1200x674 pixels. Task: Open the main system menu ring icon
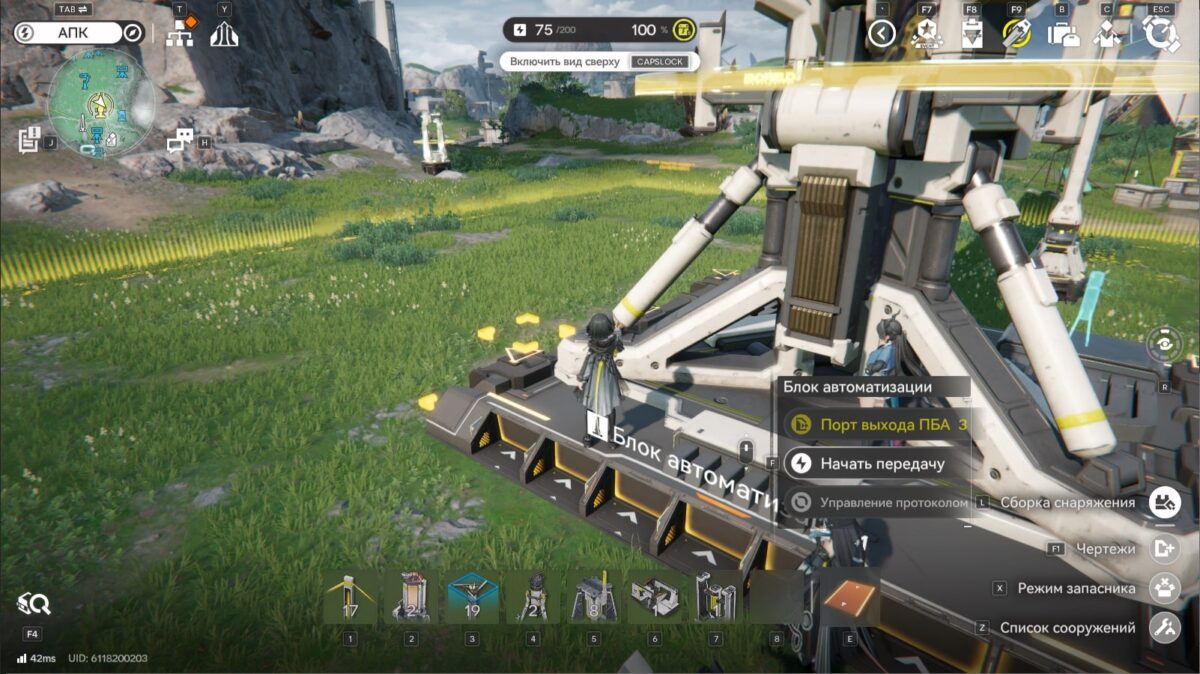point(1161,34)
